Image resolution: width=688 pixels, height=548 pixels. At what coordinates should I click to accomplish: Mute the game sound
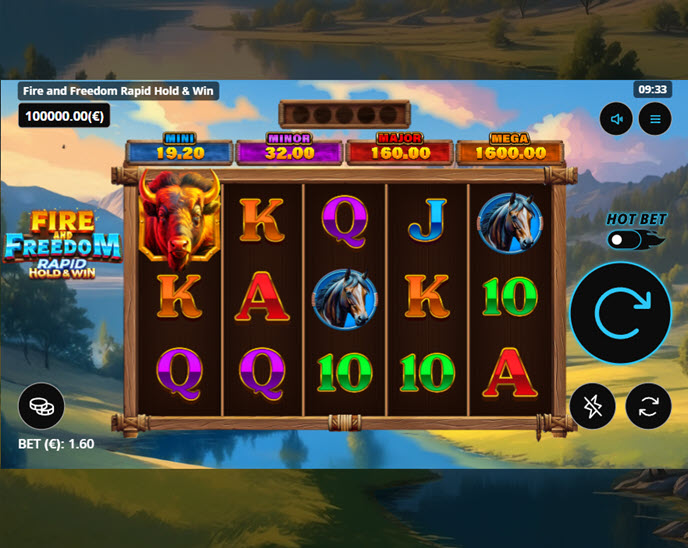coord(616,120)
